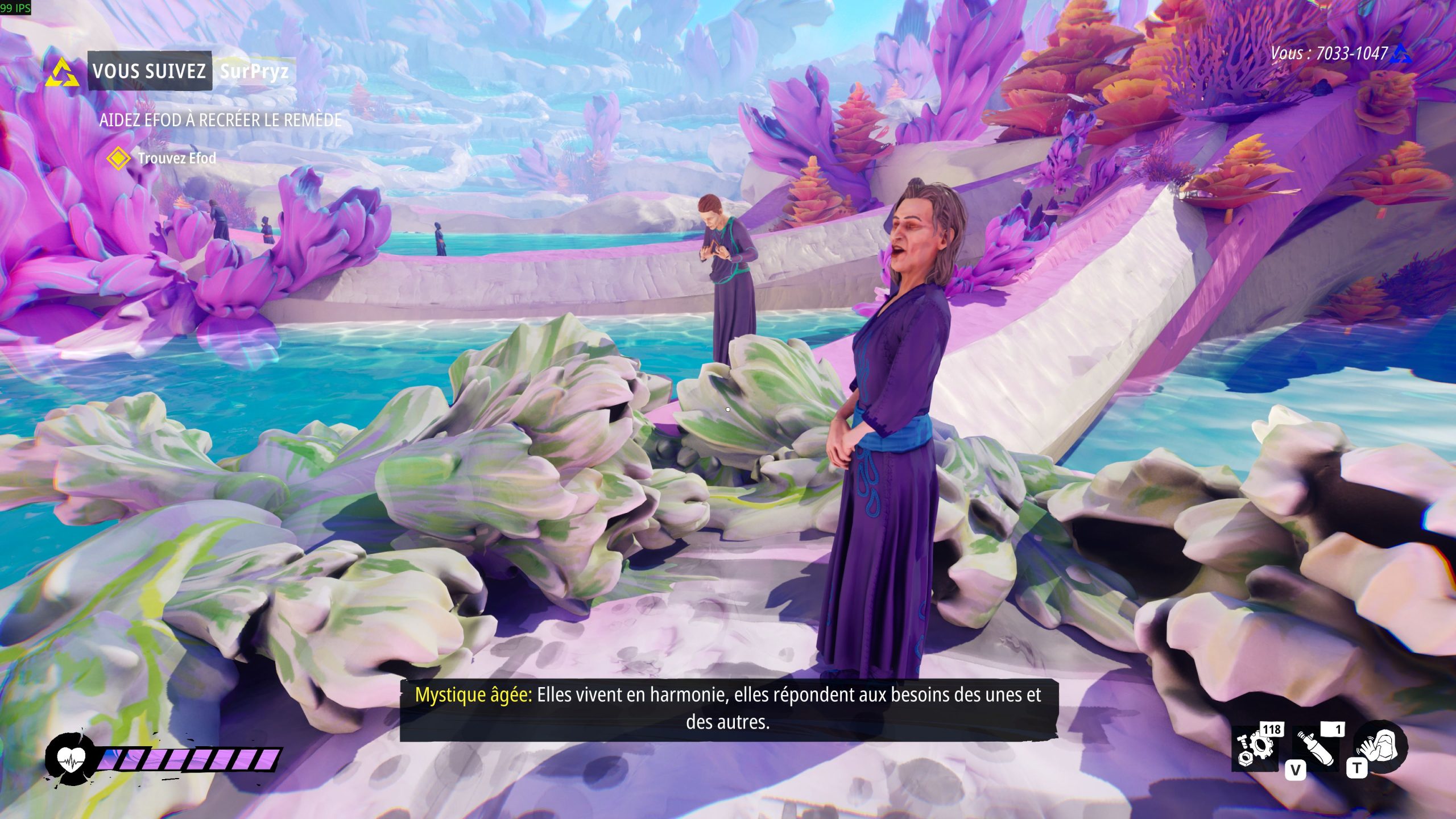The height and width of the screenshot is (819, 1456).
Task: Click the 'Trouvez Efod' objective marker
Action: point(118,159)
